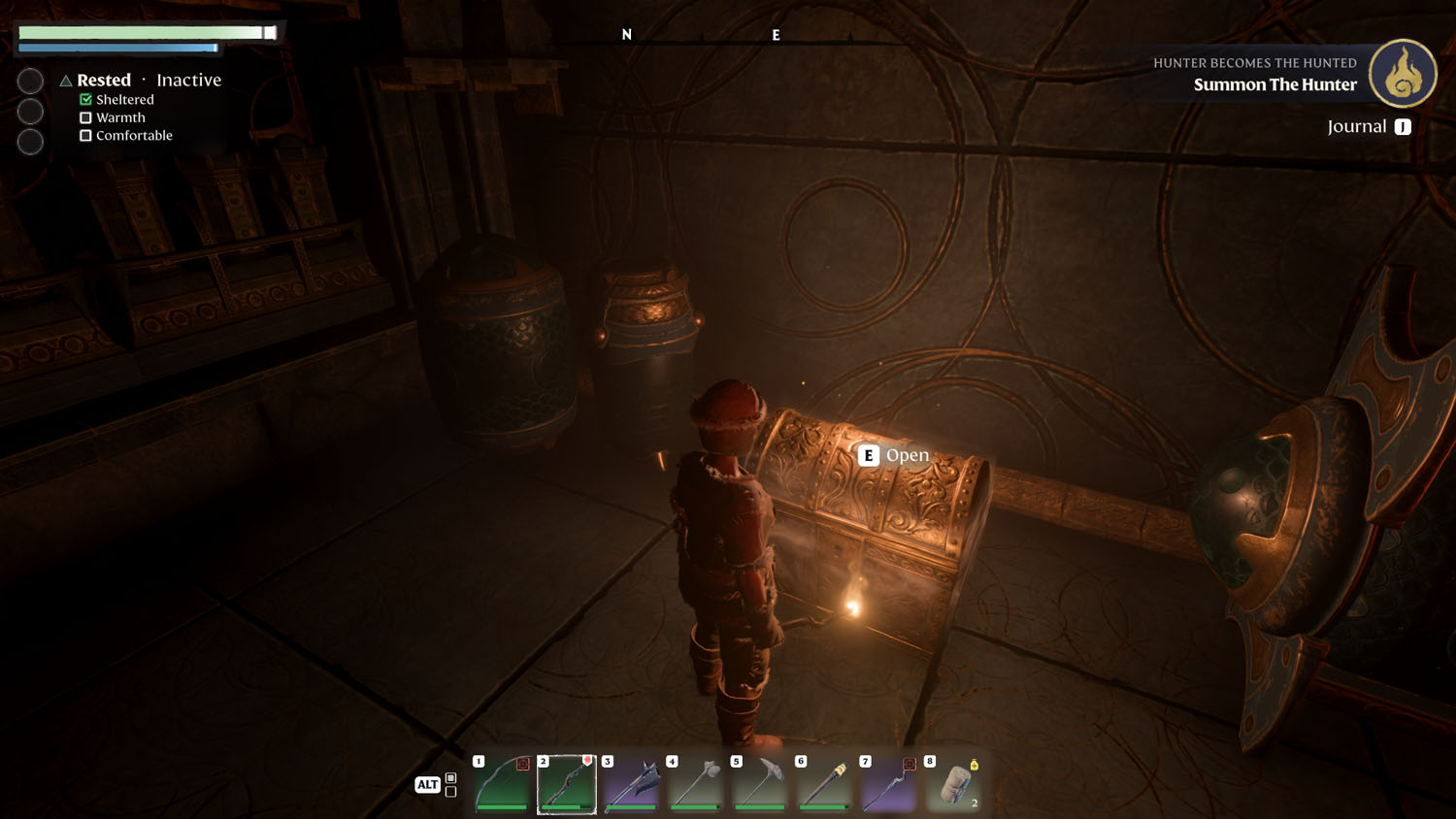Open the Journal from the quest tracker
Screen dimensions: 1456x819
pos(1369,126)
